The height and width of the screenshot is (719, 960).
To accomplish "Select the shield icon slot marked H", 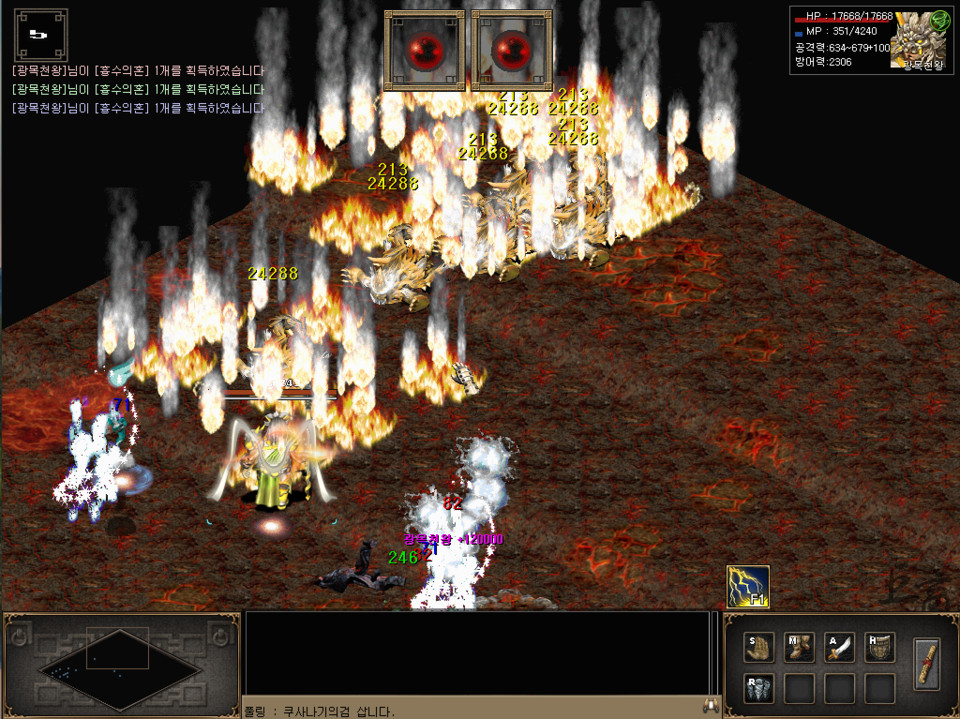I will (880, 648).
